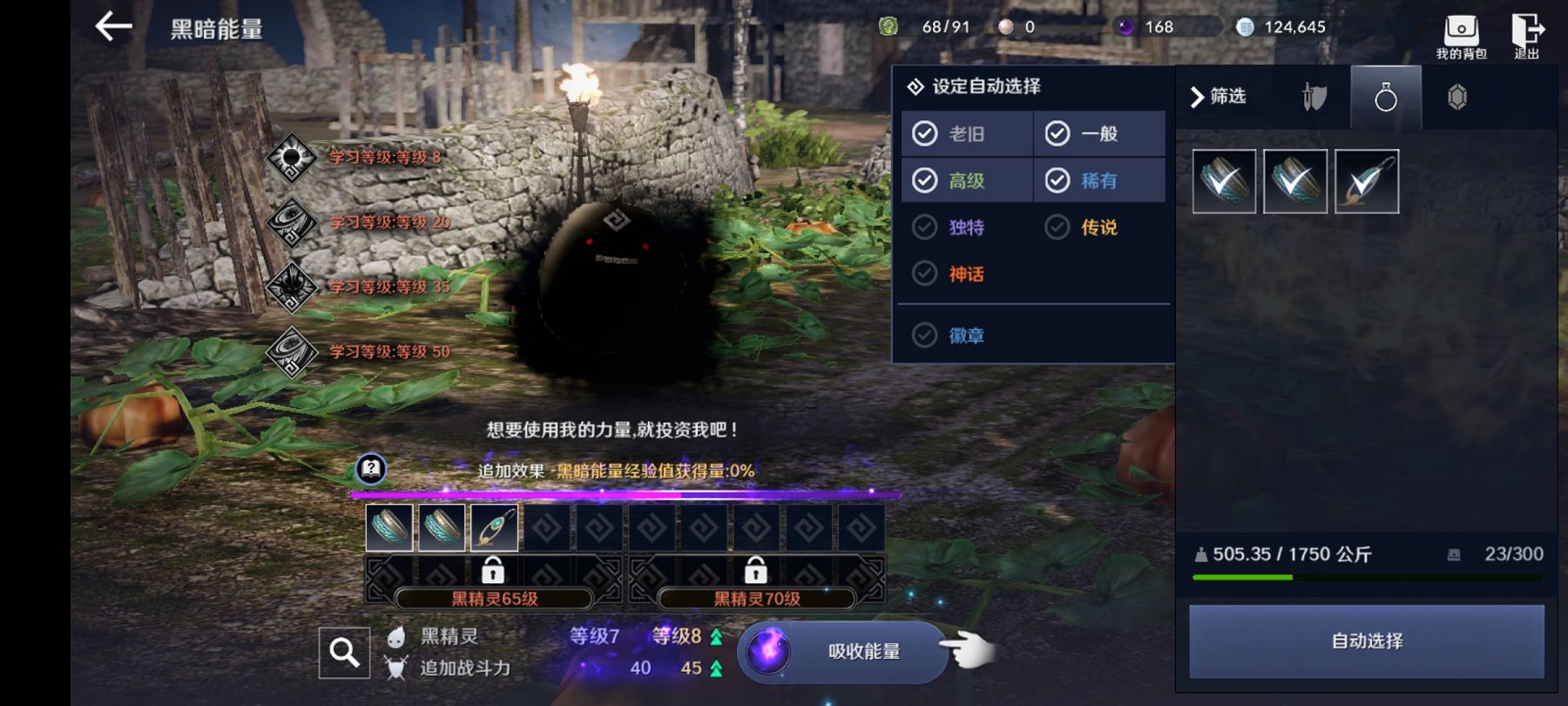Exit using the 退出 button
This screenshot has width=1568, height=706.
pos(1526,37)
